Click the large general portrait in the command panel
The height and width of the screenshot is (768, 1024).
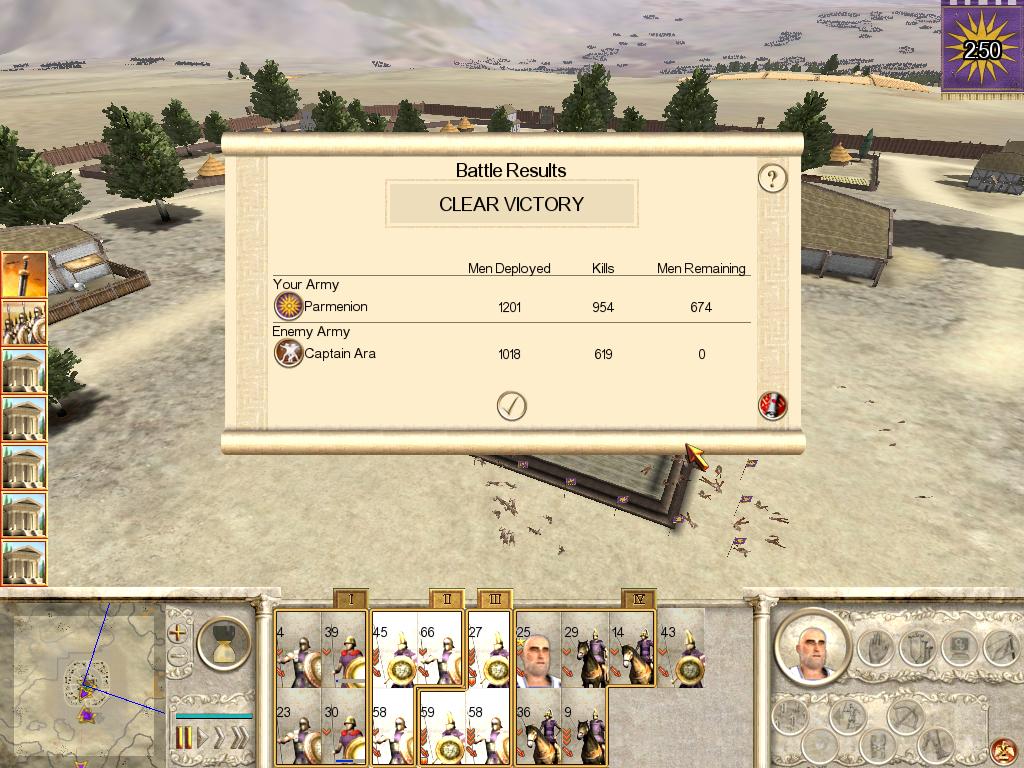[810, 647]
